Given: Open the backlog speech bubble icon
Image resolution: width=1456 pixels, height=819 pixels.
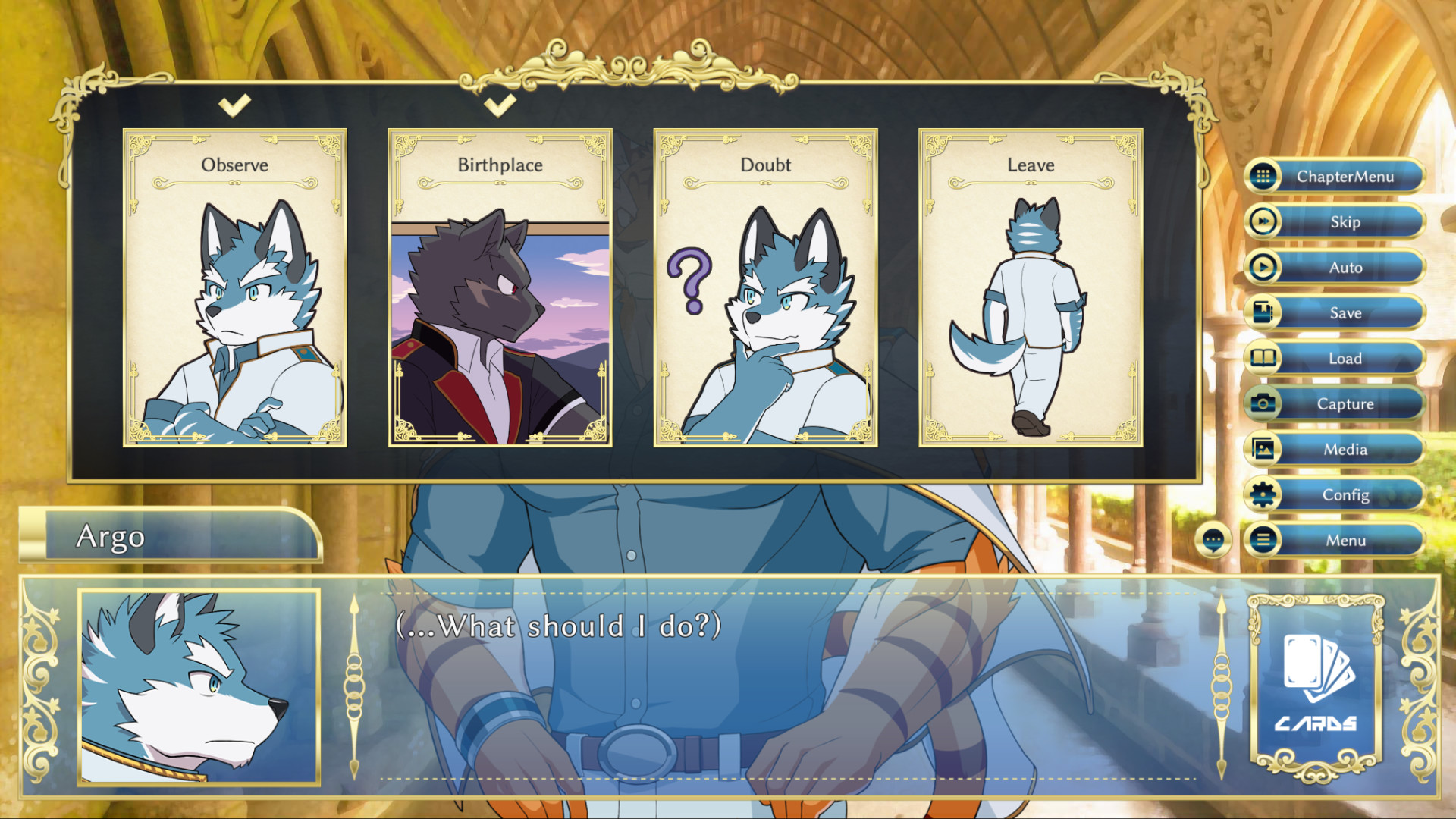Looking at the screenshot, I should tap(1214, 540).
